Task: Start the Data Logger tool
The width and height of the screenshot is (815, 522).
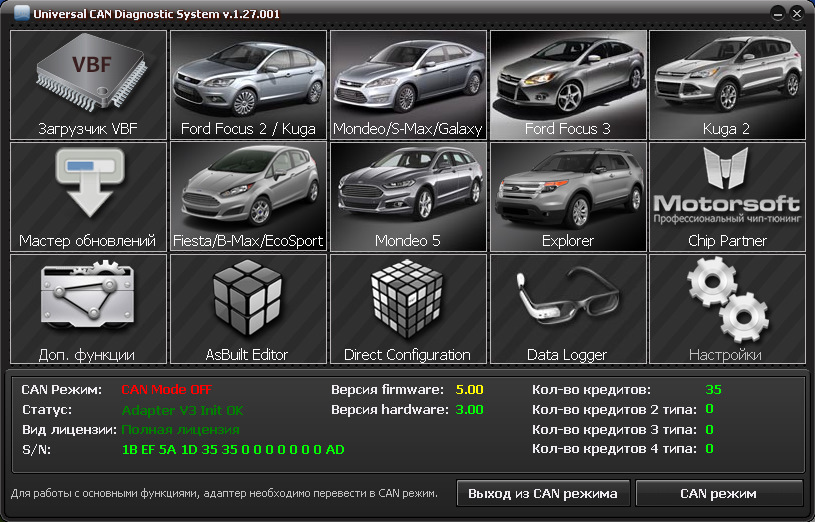Action: pos(568,309)
